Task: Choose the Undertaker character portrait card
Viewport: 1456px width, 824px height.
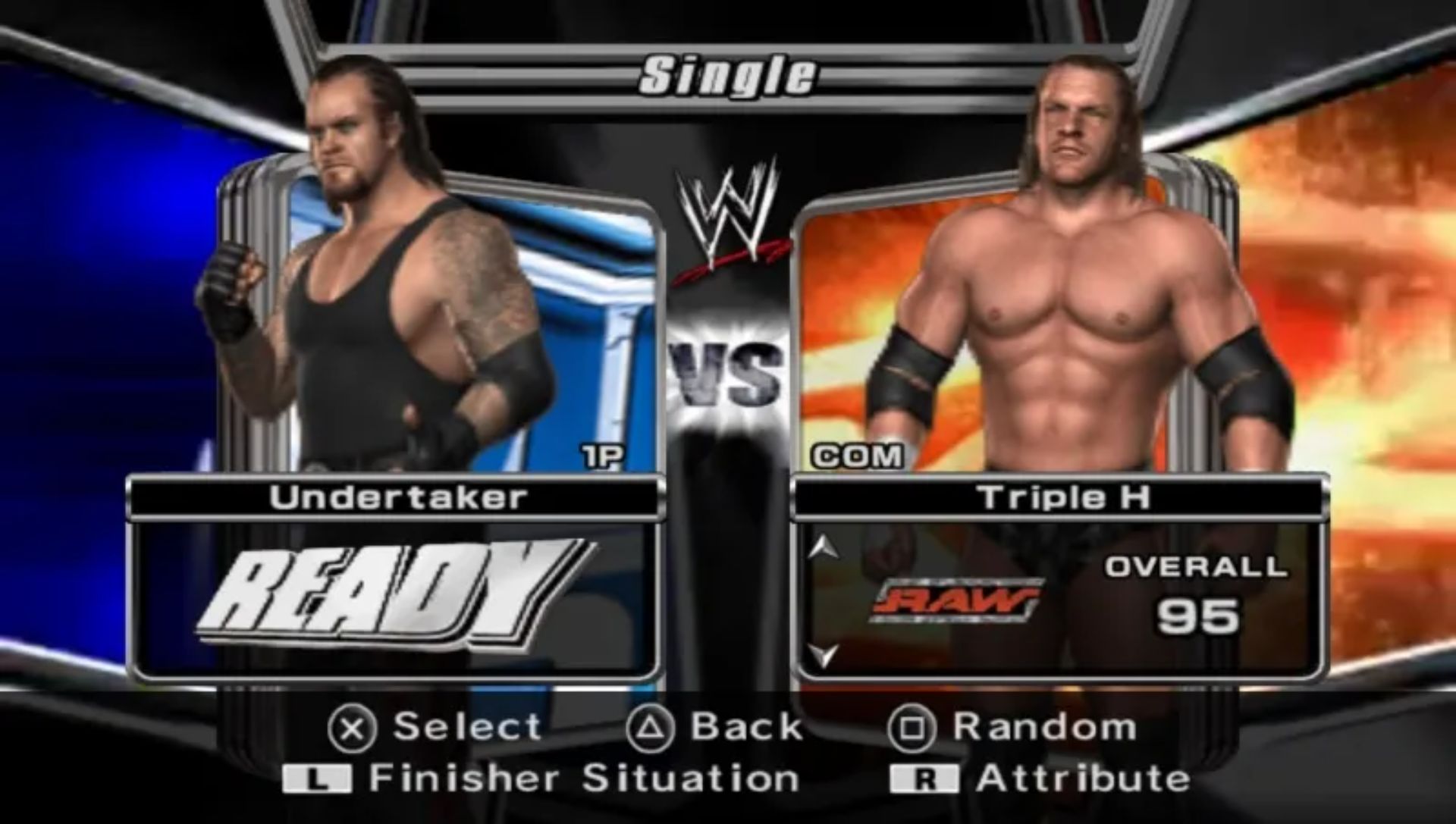Action: point(440,318)
